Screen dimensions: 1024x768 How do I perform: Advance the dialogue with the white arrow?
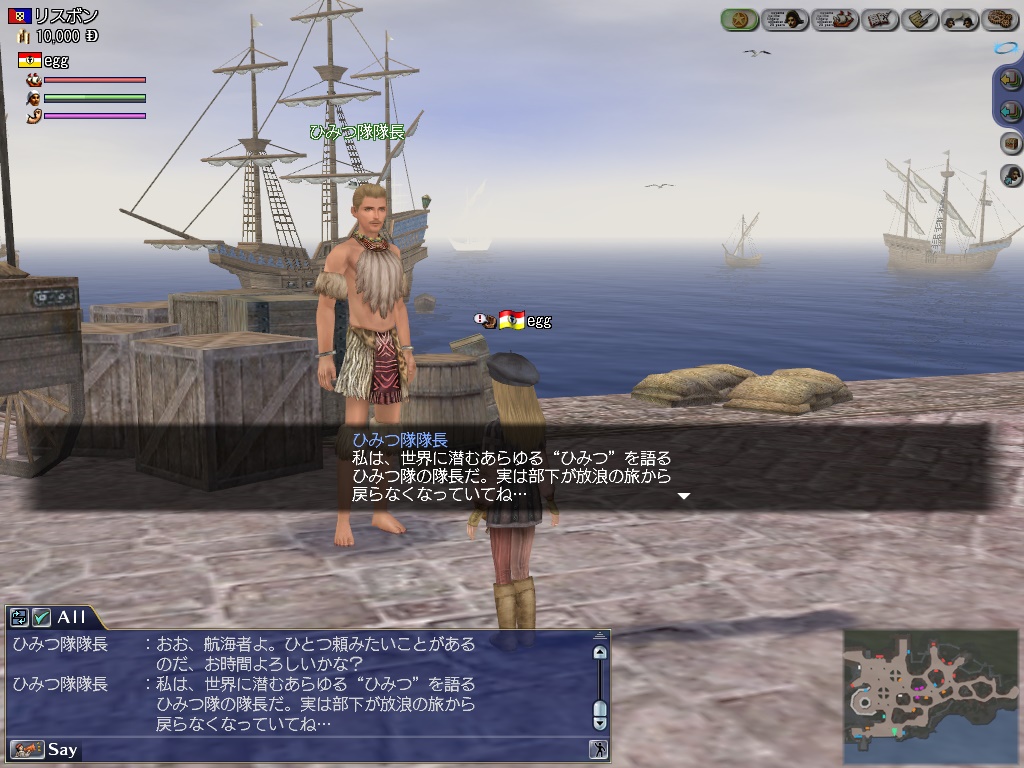point(684,495)
